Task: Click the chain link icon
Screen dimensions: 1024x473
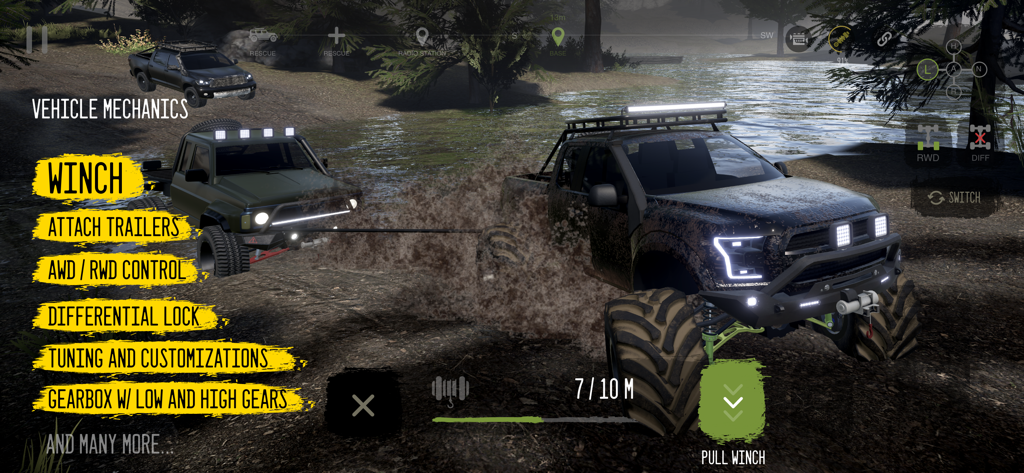Action: coord(884,39)
